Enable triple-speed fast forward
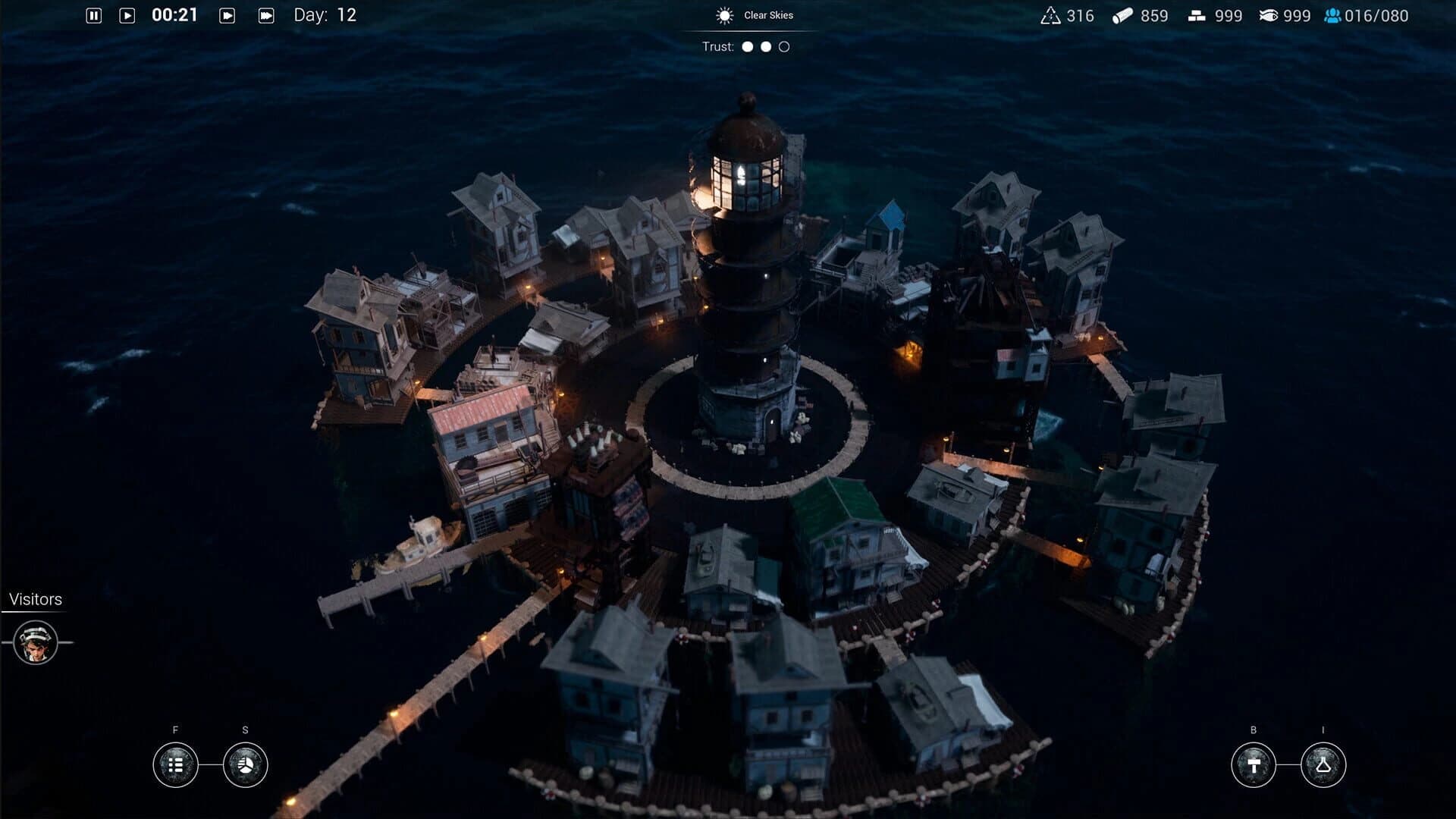1456x819 pixels. pos(265,14)
